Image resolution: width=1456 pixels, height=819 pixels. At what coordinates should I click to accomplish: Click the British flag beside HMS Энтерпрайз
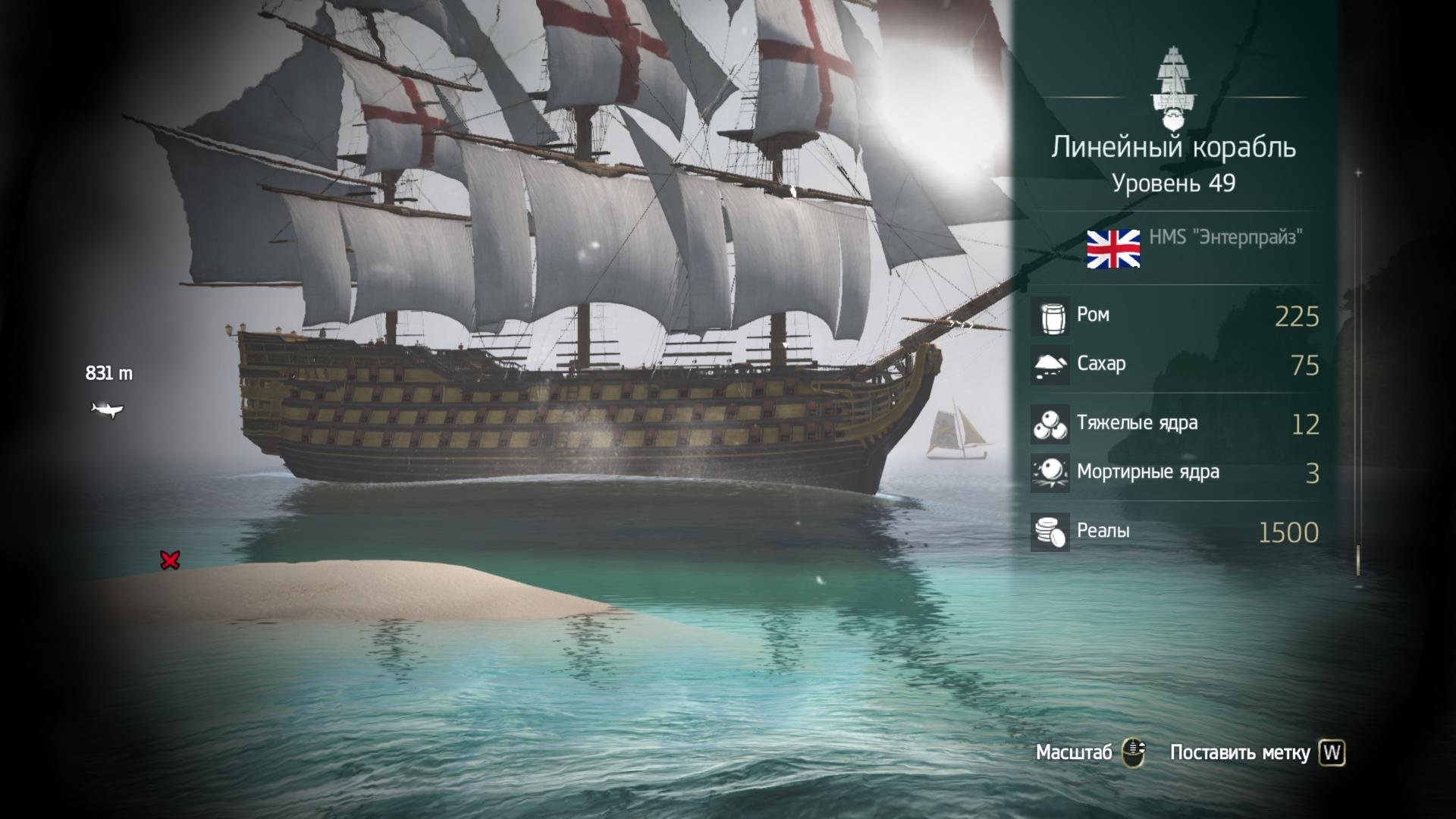[x=1113, y=249]
